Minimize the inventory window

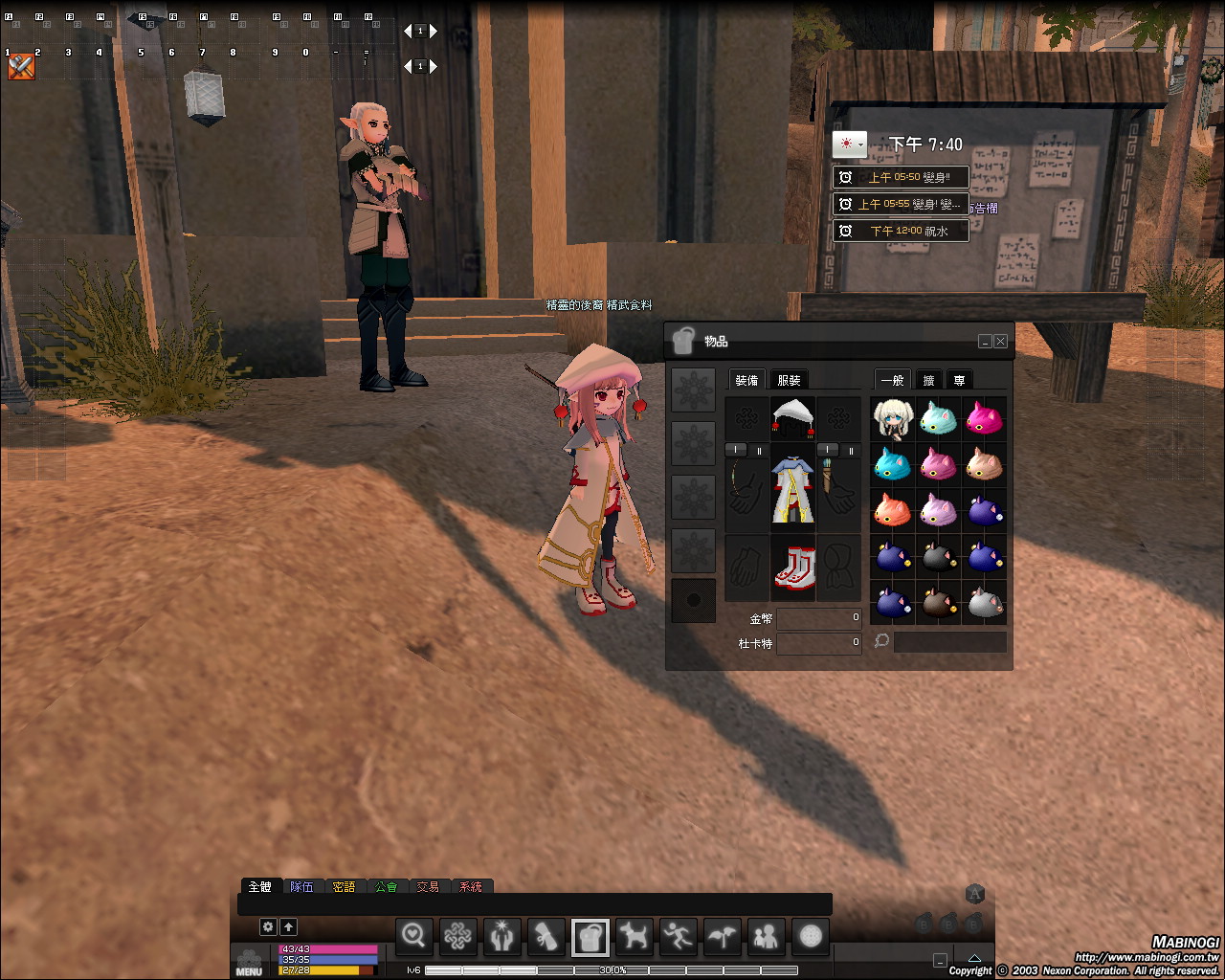click(985, 342)
